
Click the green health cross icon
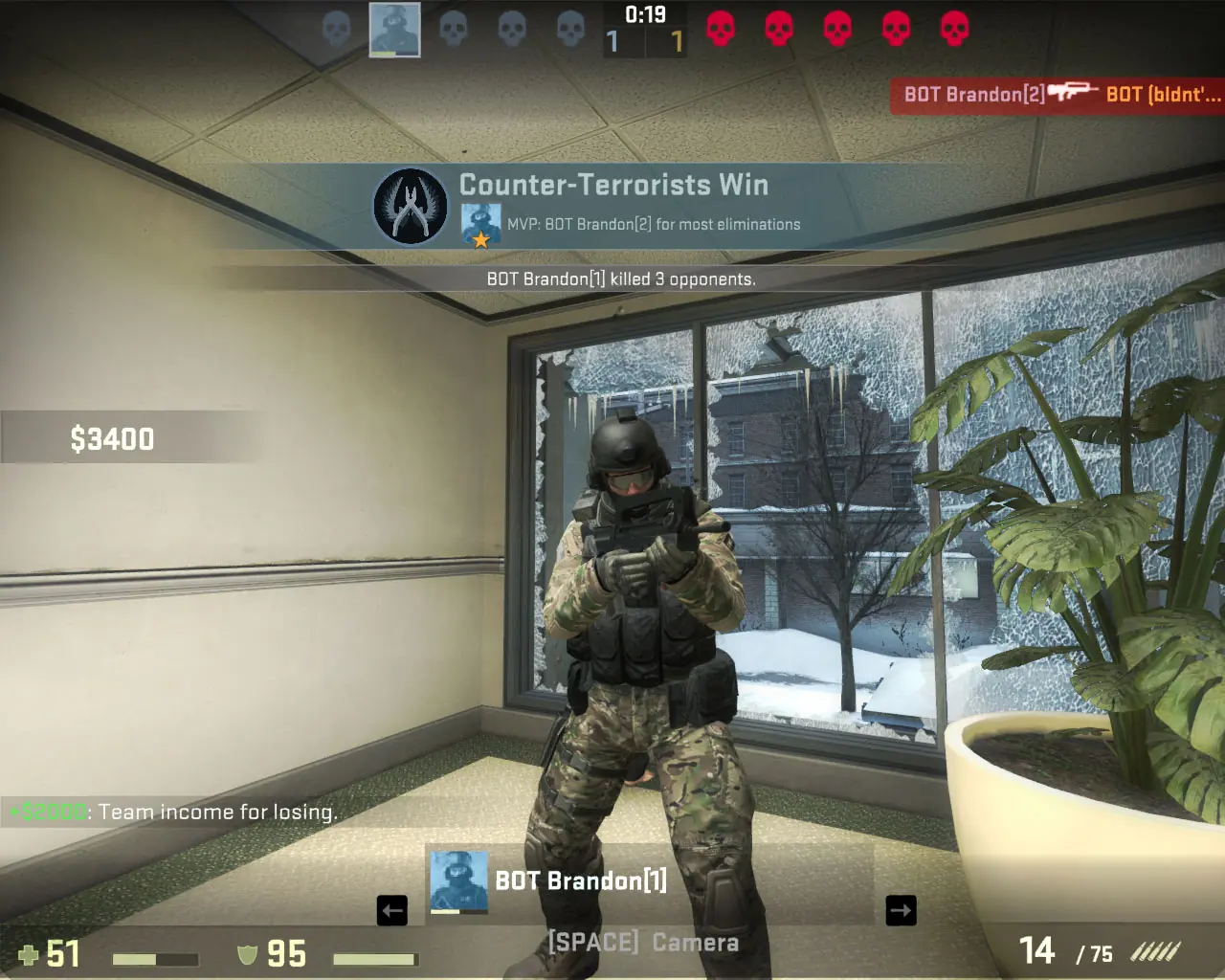pos(30,955)
